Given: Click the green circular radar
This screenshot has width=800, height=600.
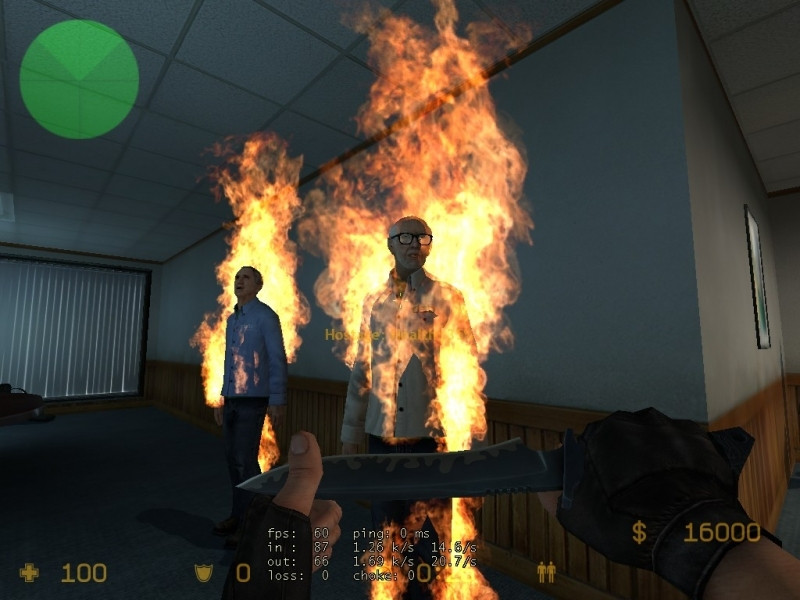Looking at the screenshot, I should (79, 79).
